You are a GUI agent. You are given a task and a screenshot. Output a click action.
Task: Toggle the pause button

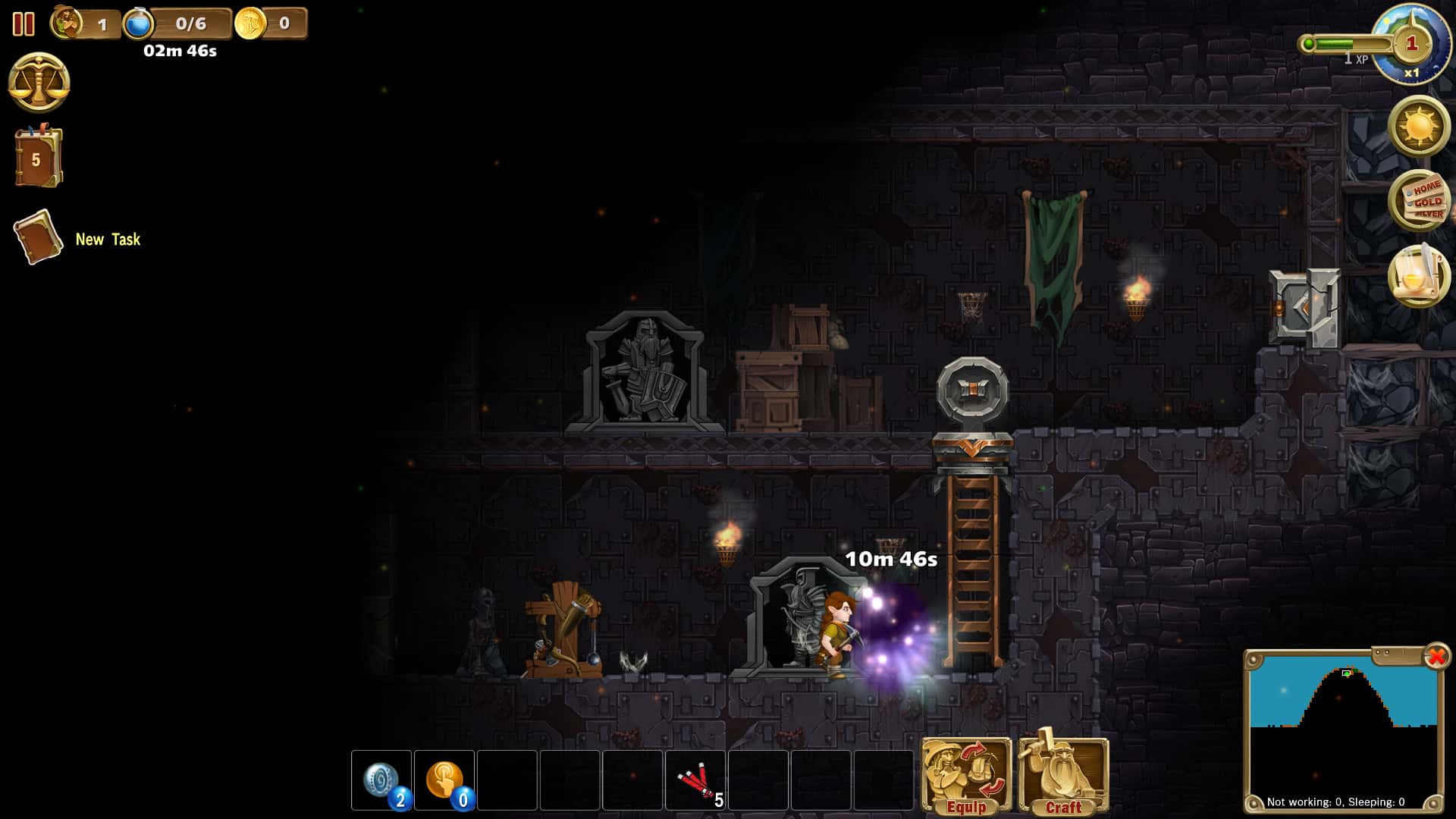pyautogui.click(x=24, y=25)
